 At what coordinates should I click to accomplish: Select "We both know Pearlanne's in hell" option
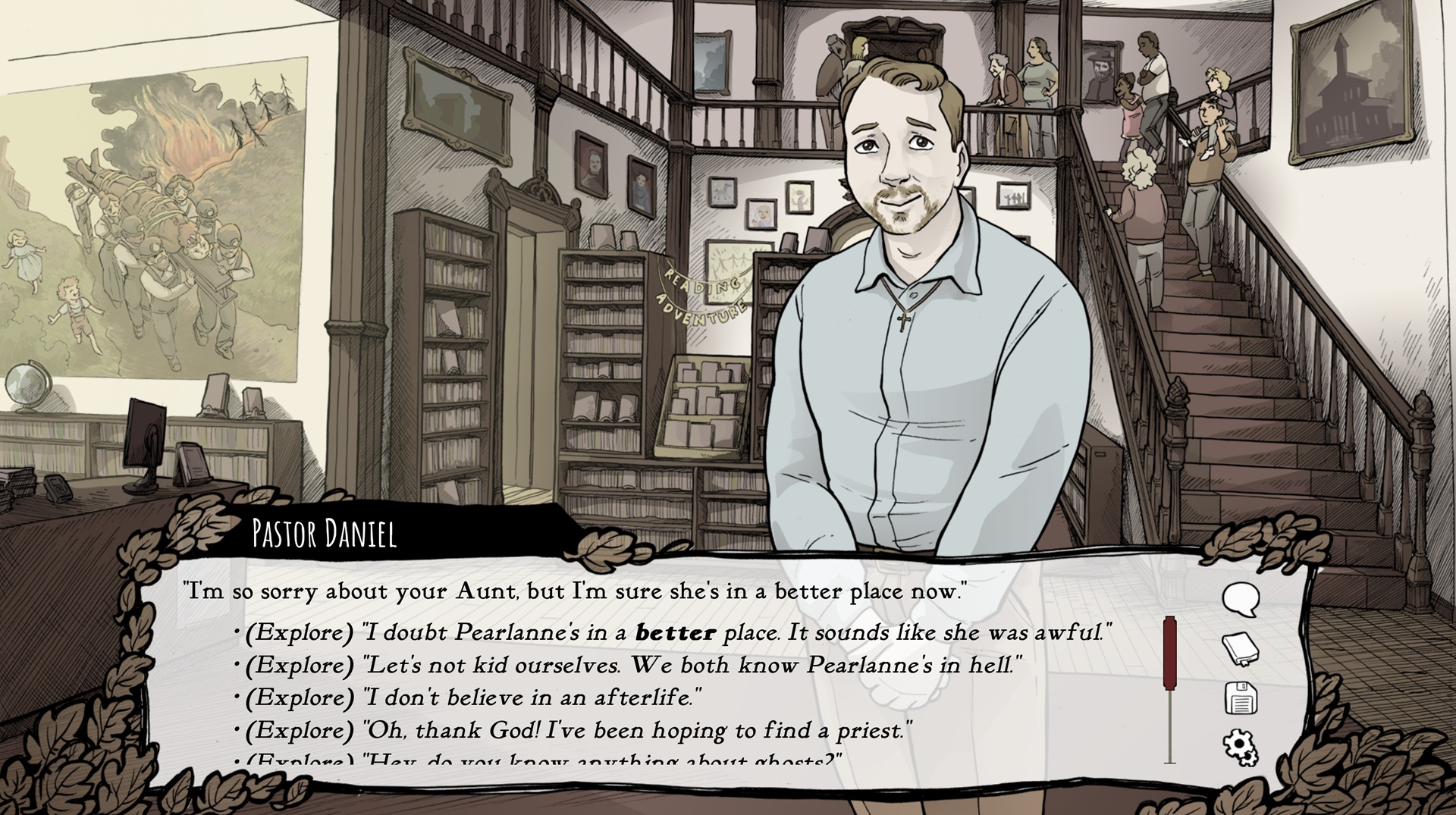[633, 666]
